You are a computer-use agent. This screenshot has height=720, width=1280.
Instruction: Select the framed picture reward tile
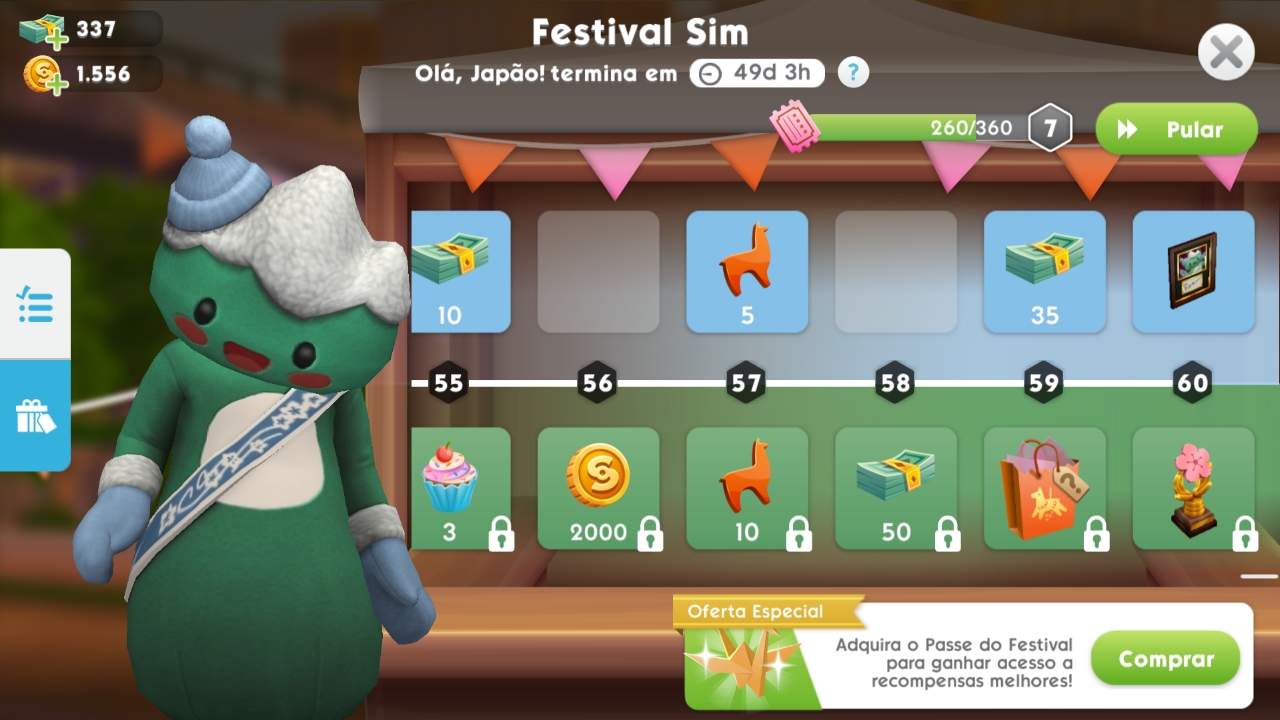pos(1193,272)
